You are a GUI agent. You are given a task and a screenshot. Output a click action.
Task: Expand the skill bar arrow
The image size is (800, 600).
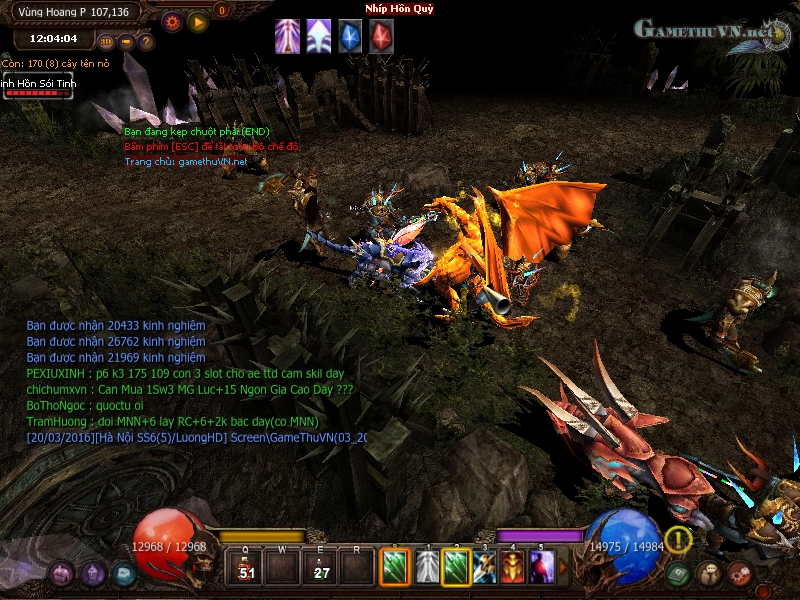point(562,568)
